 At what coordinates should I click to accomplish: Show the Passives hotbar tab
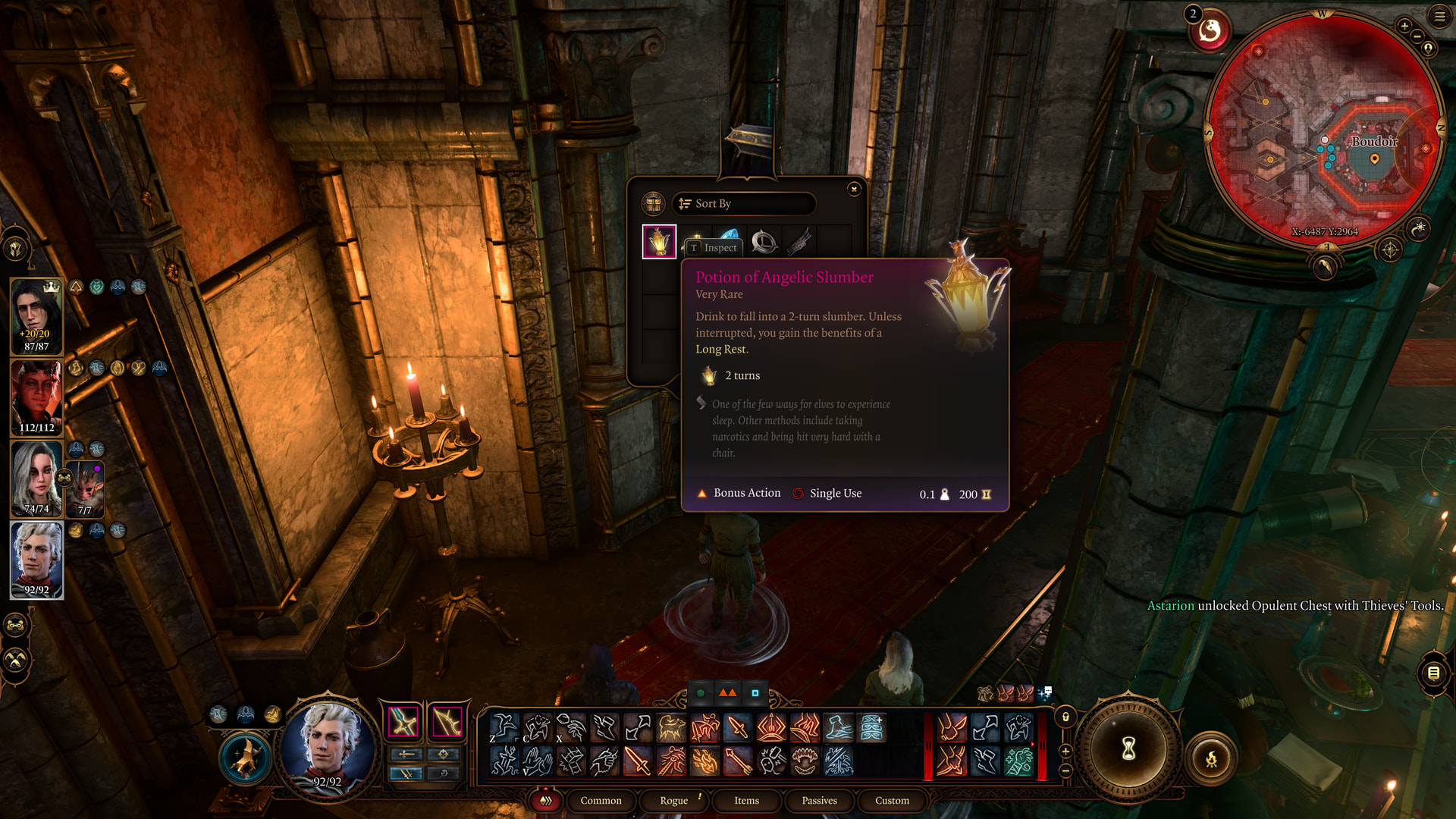click(x=819, y=800)
